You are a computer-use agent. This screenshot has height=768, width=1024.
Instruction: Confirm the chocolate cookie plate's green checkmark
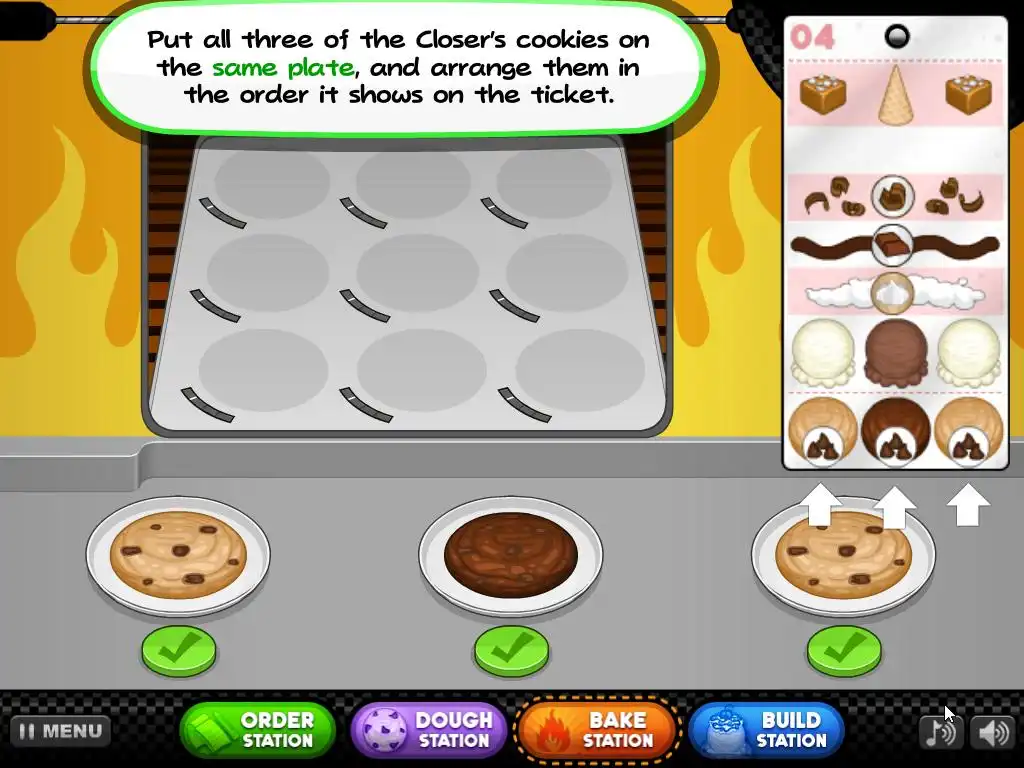coord(511,651)
